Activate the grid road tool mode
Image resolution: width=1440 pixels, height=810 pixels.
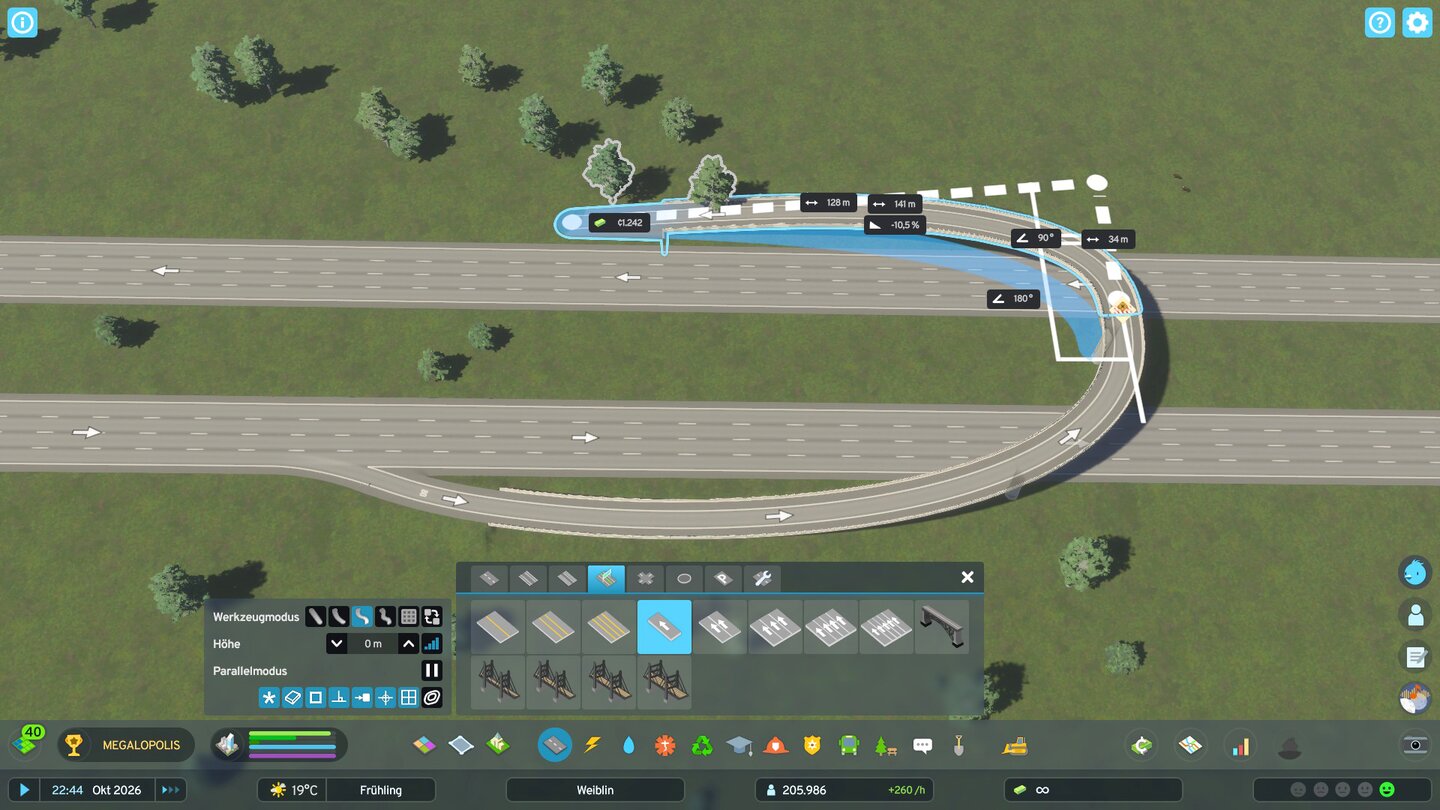[x=407, y=617]
